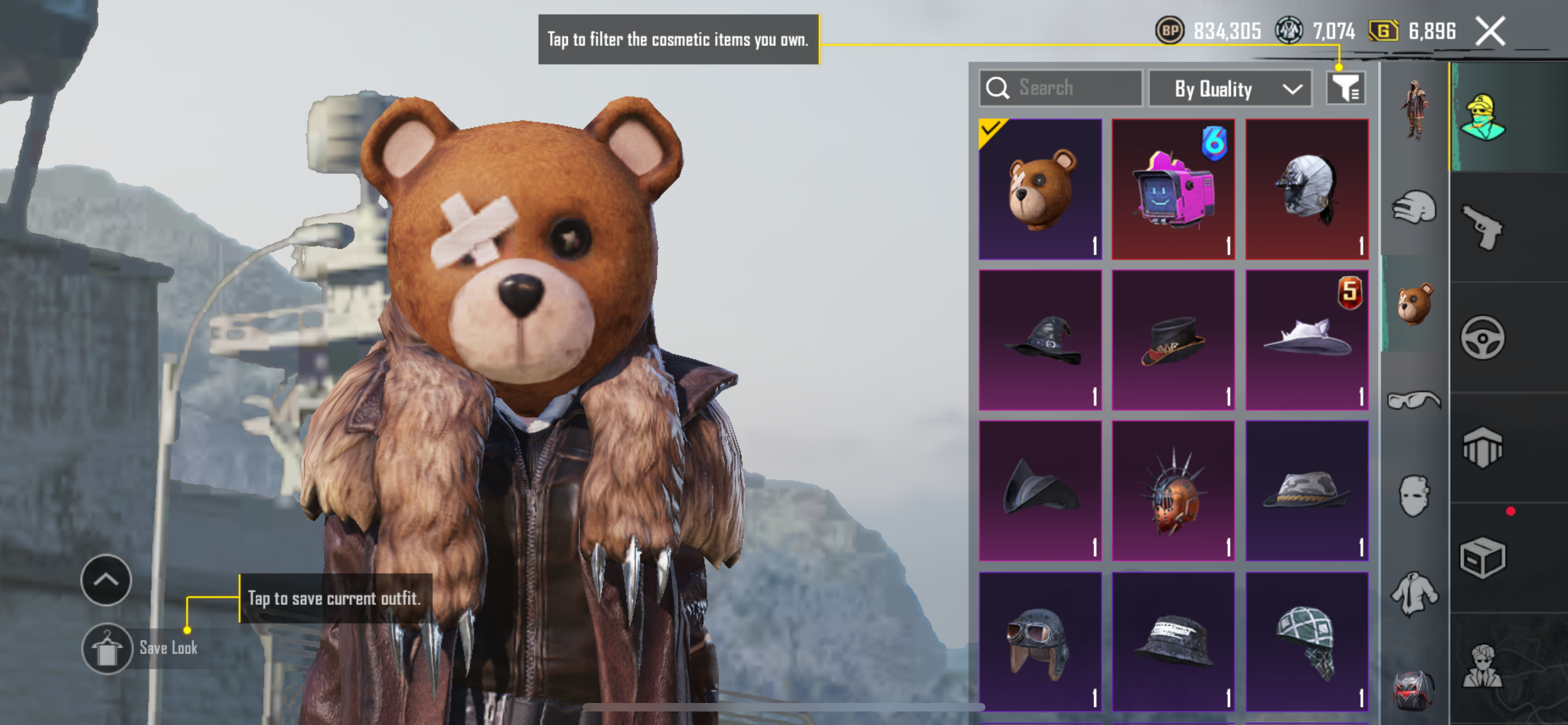Viewport: 1568px width, 725px height.
Task: Open the face mask category tab
Action: click(x=1414, y=496)
